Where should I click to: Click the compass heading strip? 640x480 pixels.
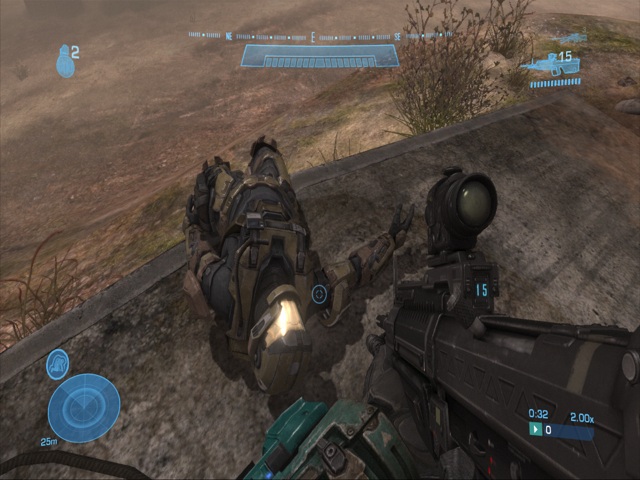click(320, 36)
